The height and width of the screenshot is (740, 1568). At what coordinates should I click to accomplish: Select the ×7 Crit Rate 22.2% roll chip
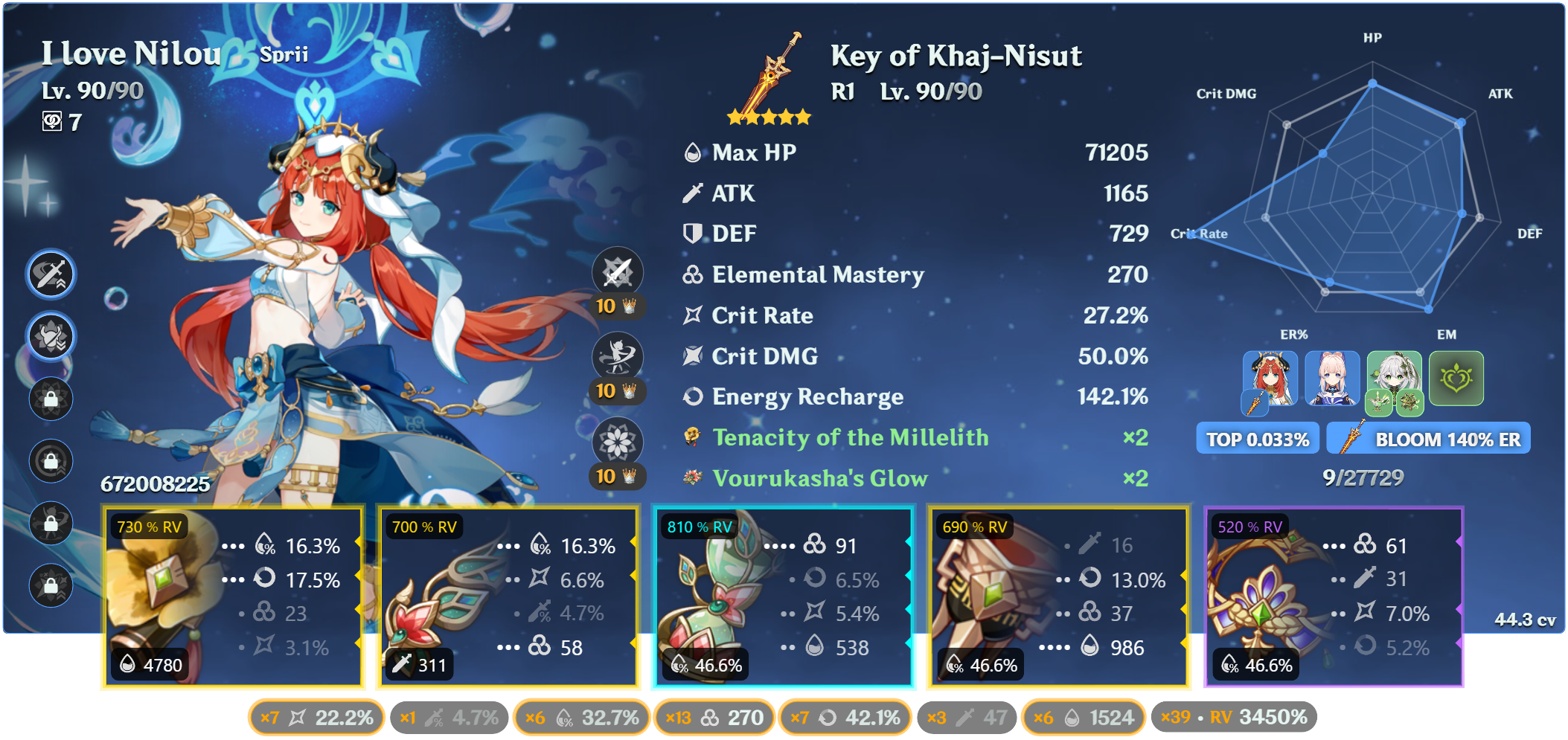316,717
